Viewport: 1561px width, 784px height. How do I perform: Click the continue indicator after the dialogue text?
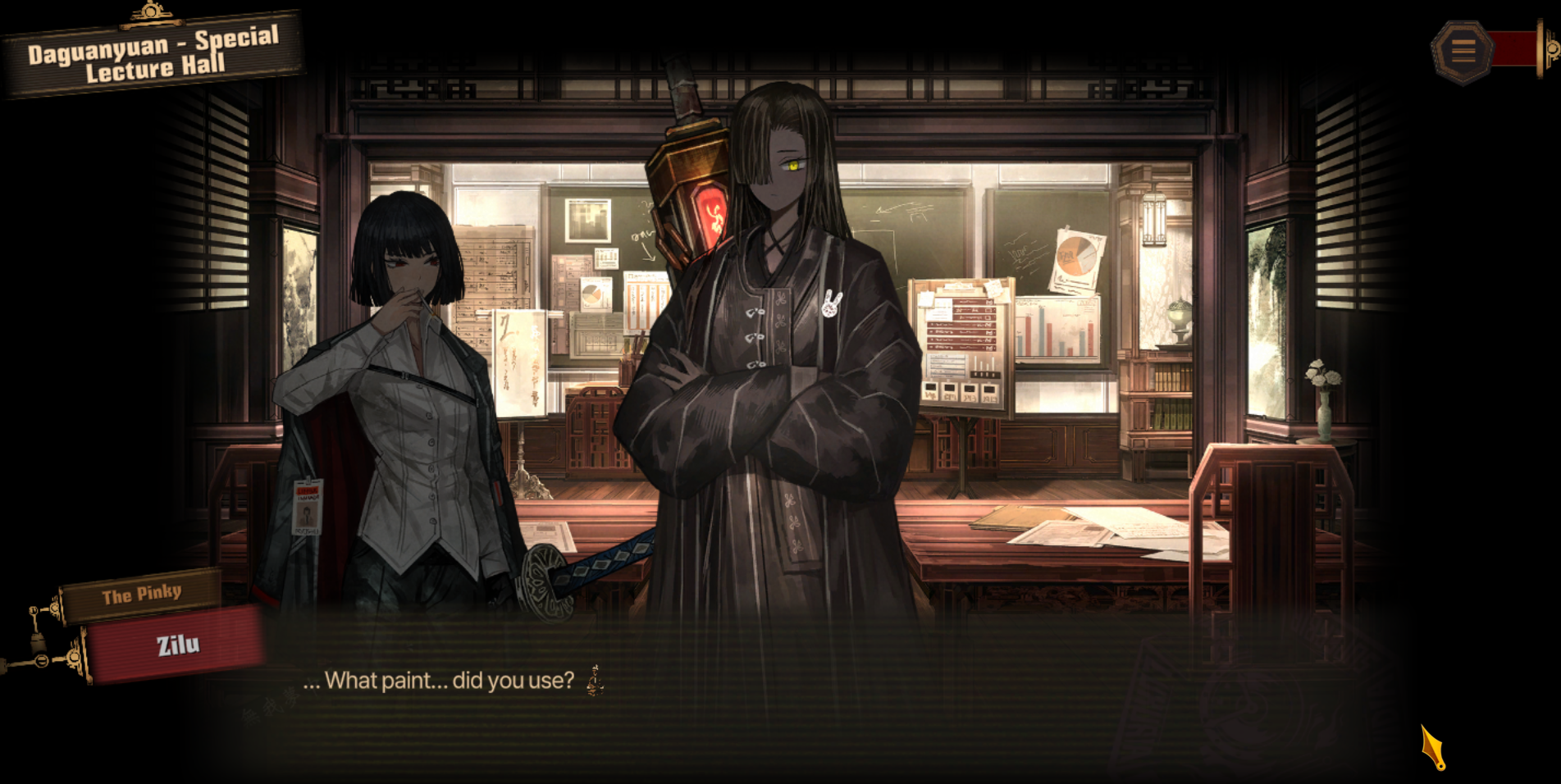[596, 681]
